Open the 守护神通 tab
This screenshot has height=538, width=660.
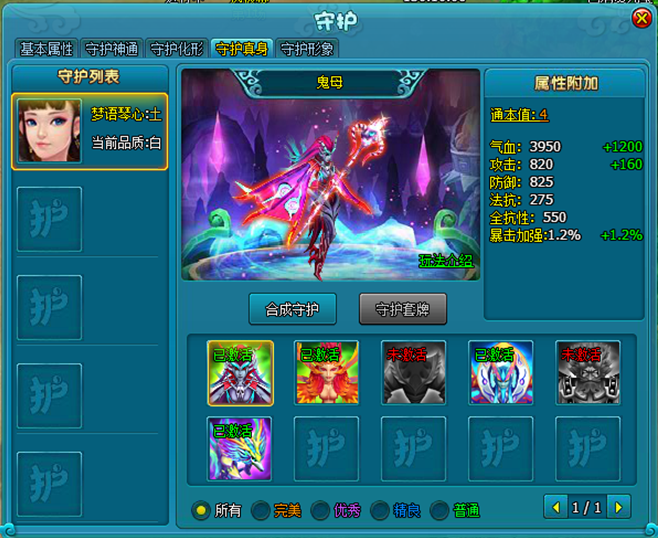(x=112, y=49)
